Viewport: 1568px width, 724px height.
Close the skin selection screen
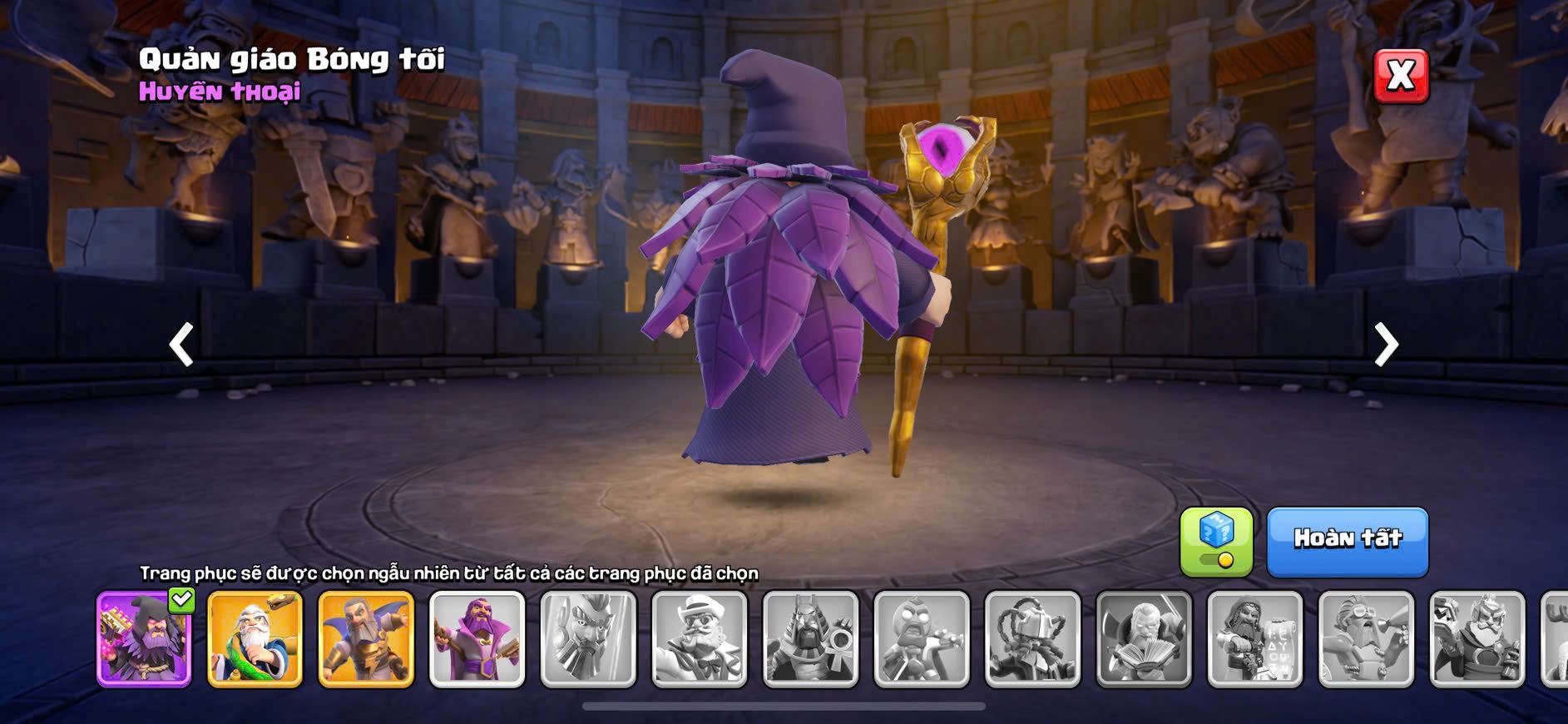click(1401, 77)
